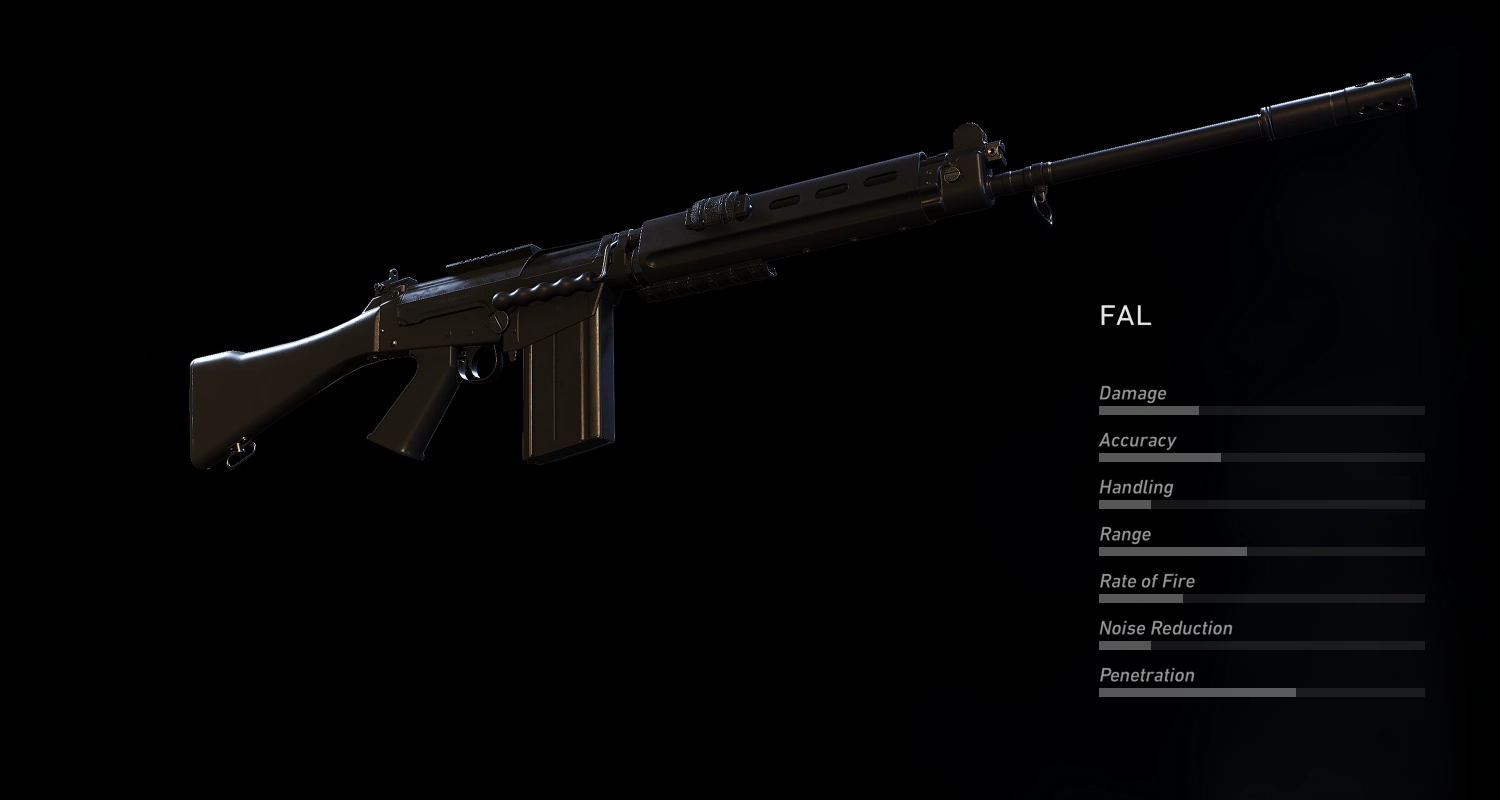Viewport: 1500px width, 800px height.
Task: Click the Penetration stat label
Action: point(1146,675)
